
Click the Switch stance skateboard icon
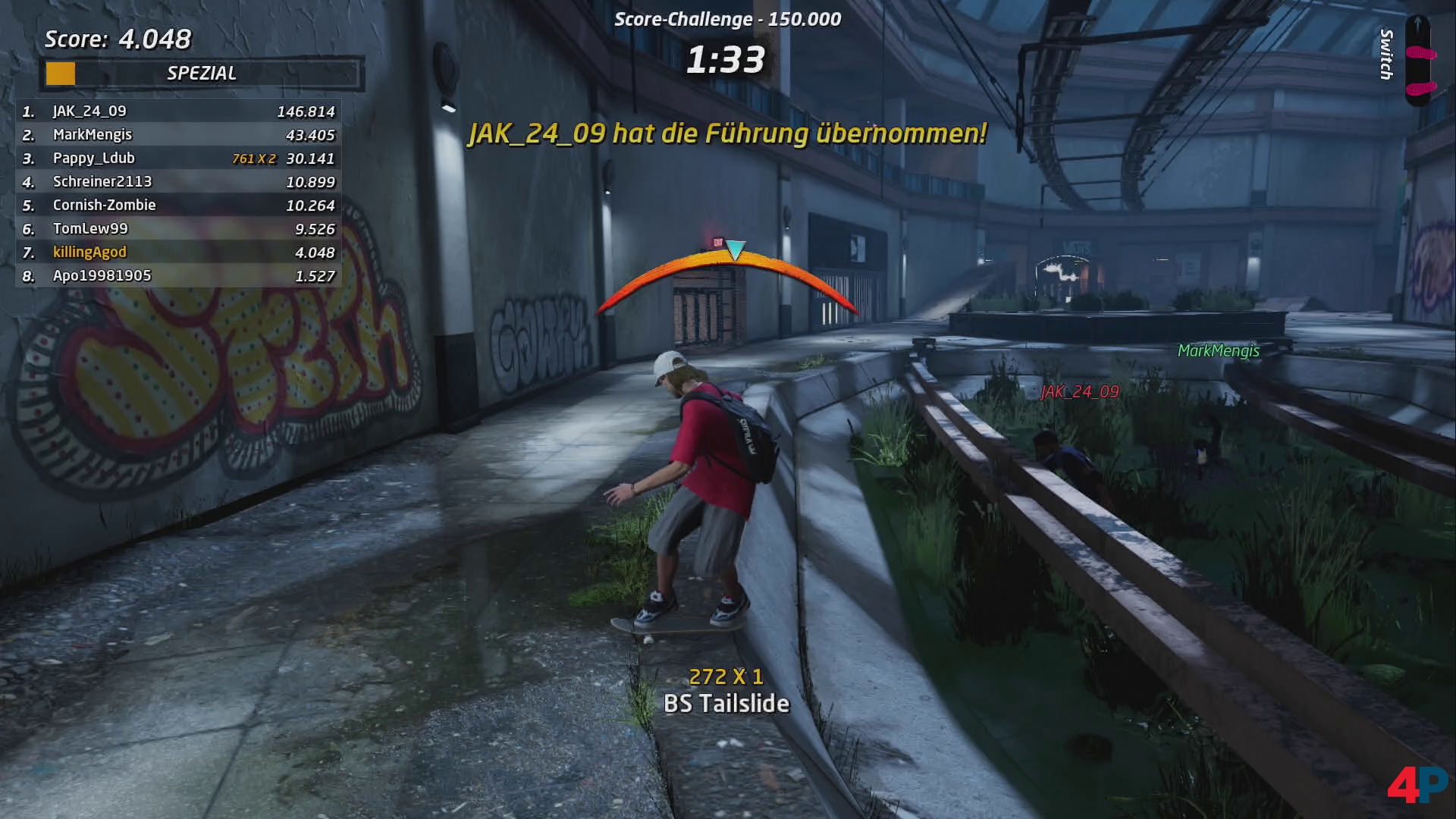pyautogui.click(x=1418, y=61)
